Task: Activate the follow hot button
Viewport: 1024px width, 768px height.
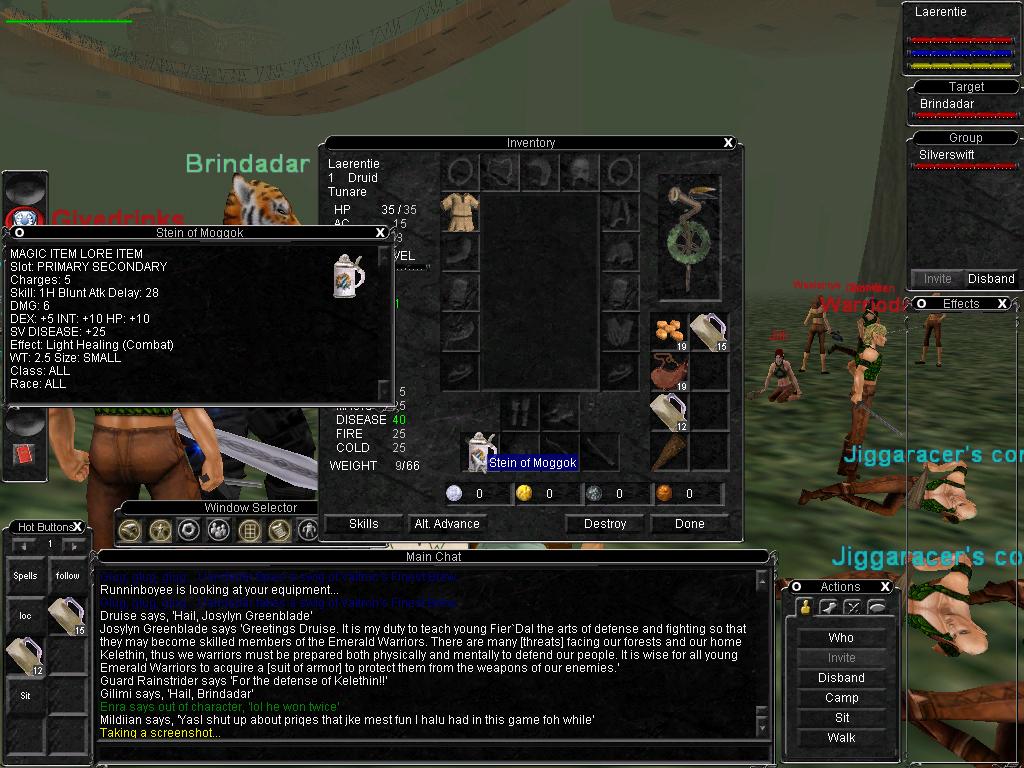Action: tap(67, 576)
